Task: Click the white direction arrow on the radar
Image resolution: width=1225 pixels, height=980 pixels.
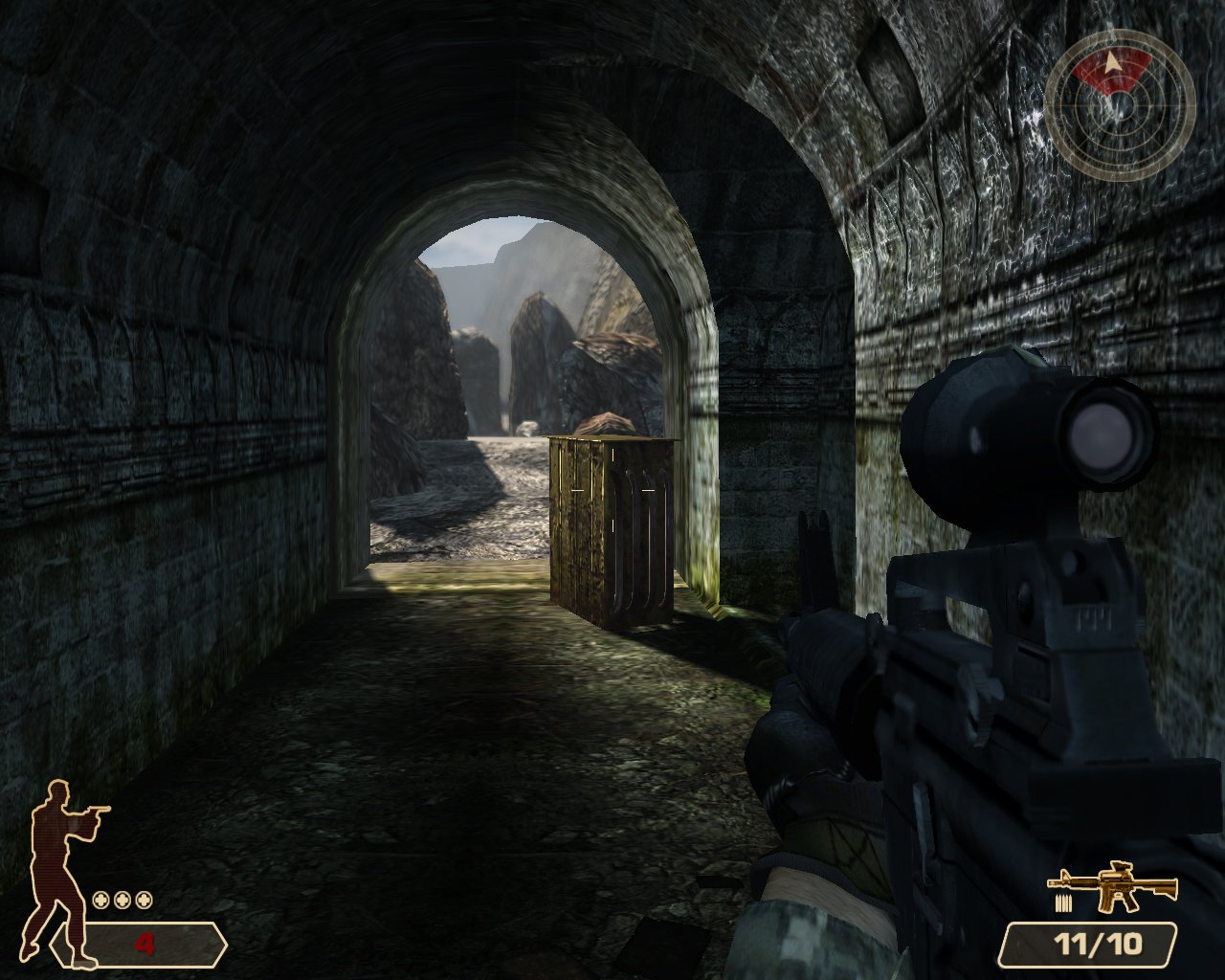Action: 1113,61
